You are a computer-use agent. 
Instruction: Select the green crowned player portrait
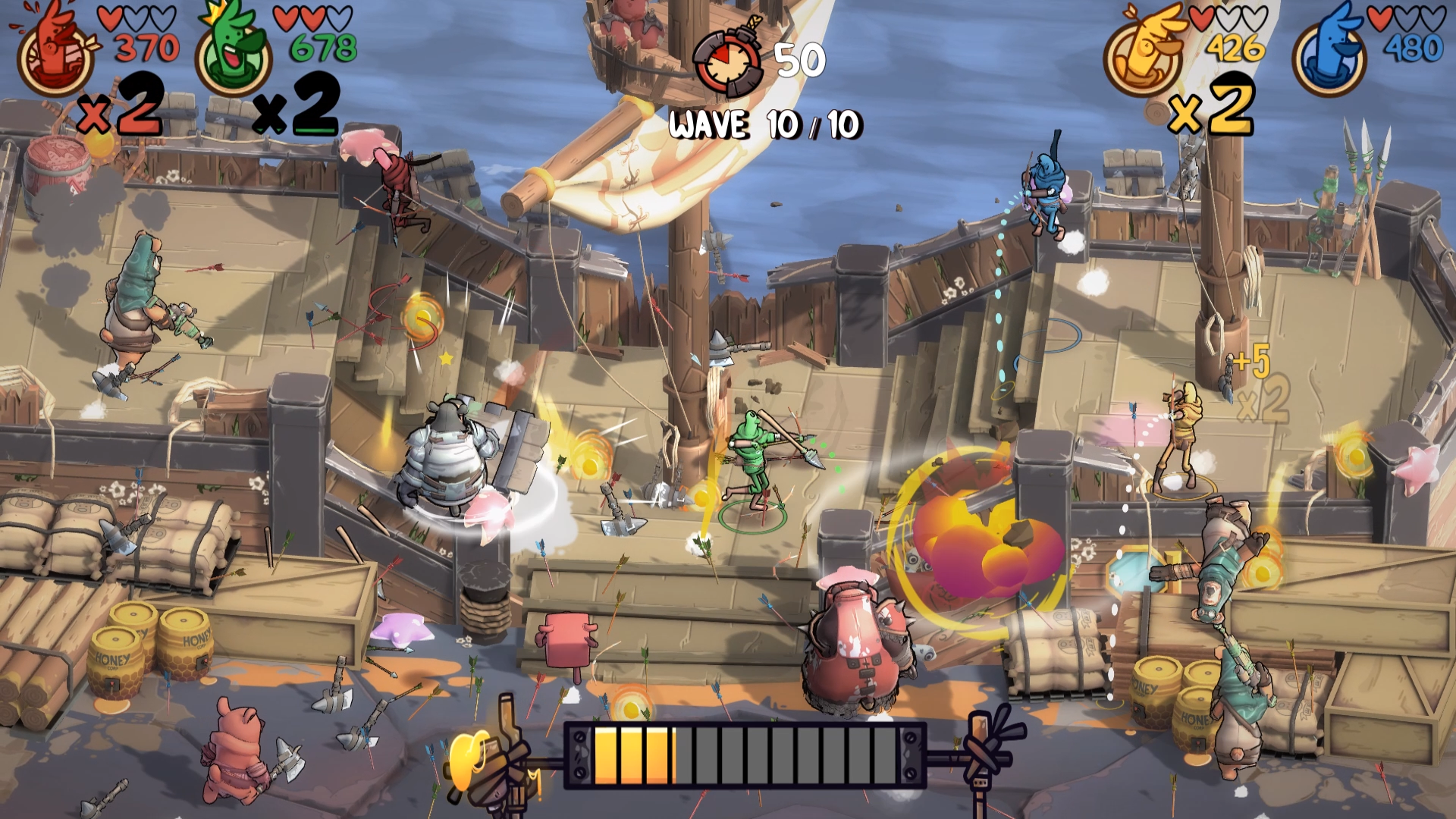[x=232, y=55]
